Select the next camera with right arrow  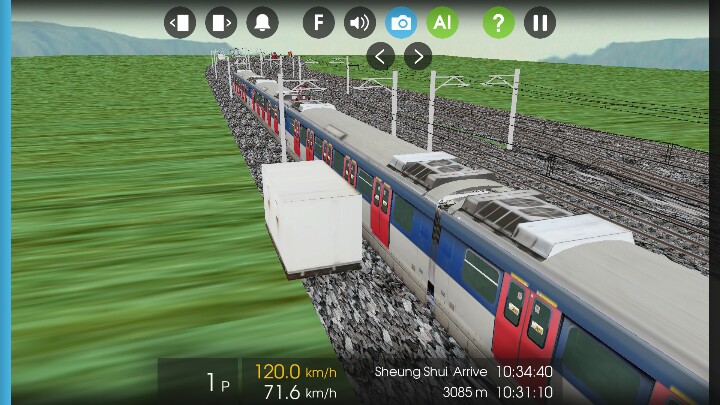418,56
